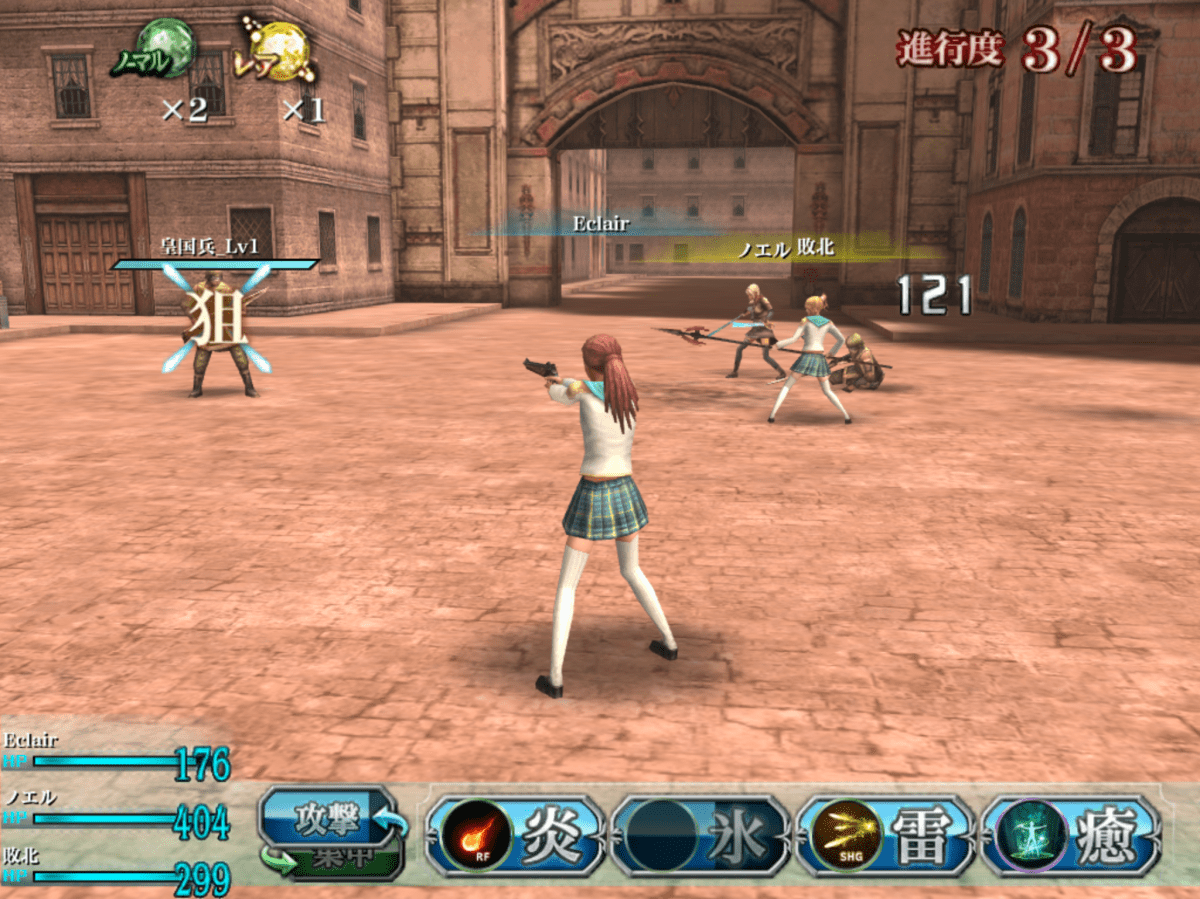Cast the 炎 fire ability
Screen dimensions: 1200x899
pyautogui.click(x=516, y=837)
